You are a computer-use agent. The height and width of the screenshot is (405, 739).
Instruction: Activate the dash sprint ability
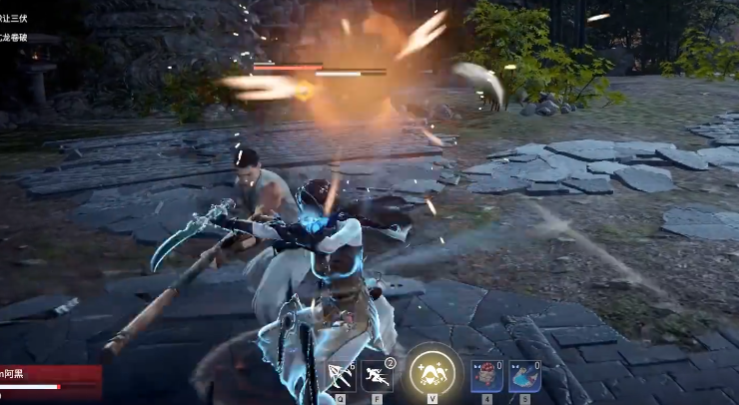(x=377, y=376)
